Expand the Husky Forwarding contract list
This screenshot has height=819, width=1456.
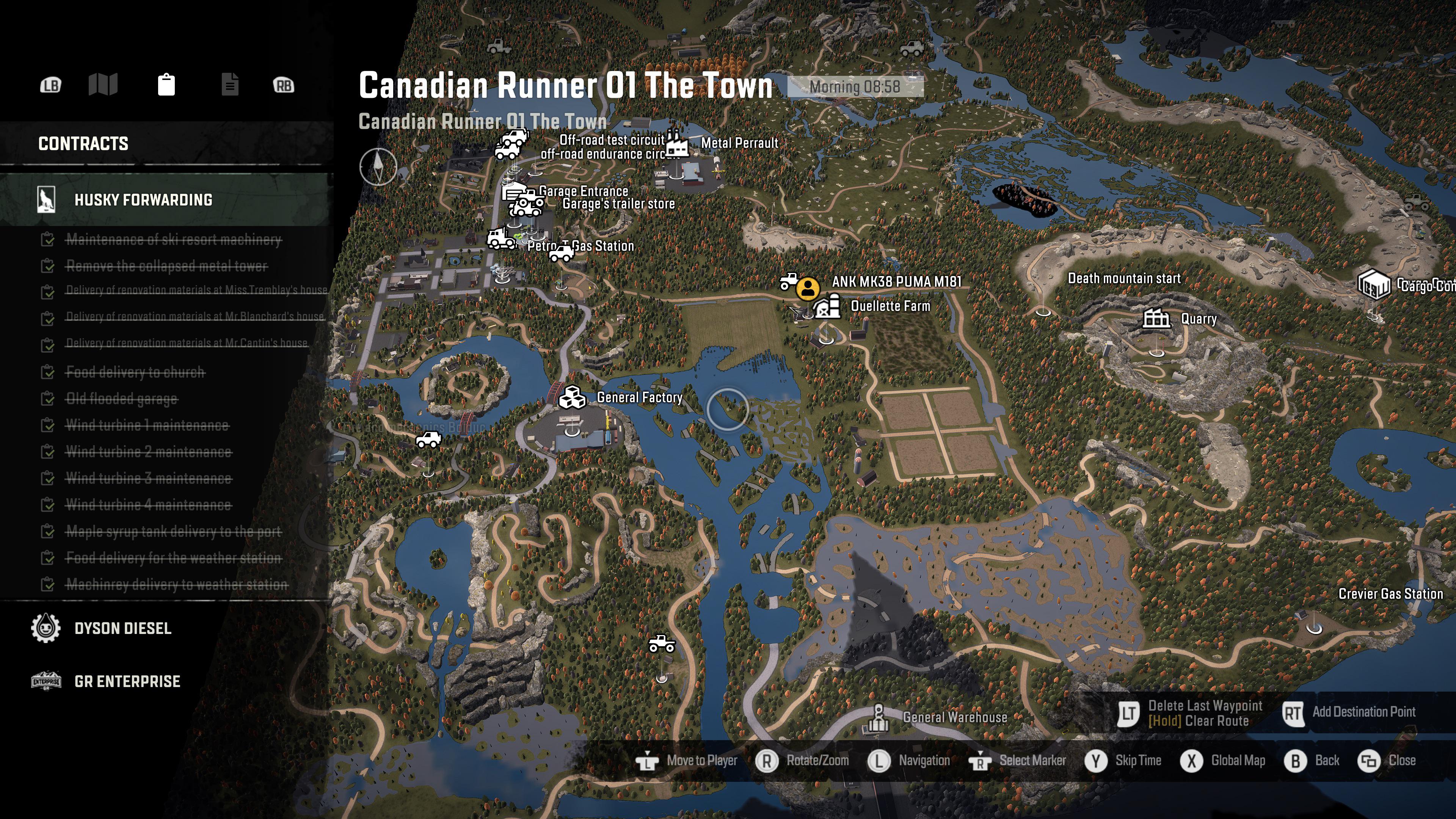tap(144, 200)
